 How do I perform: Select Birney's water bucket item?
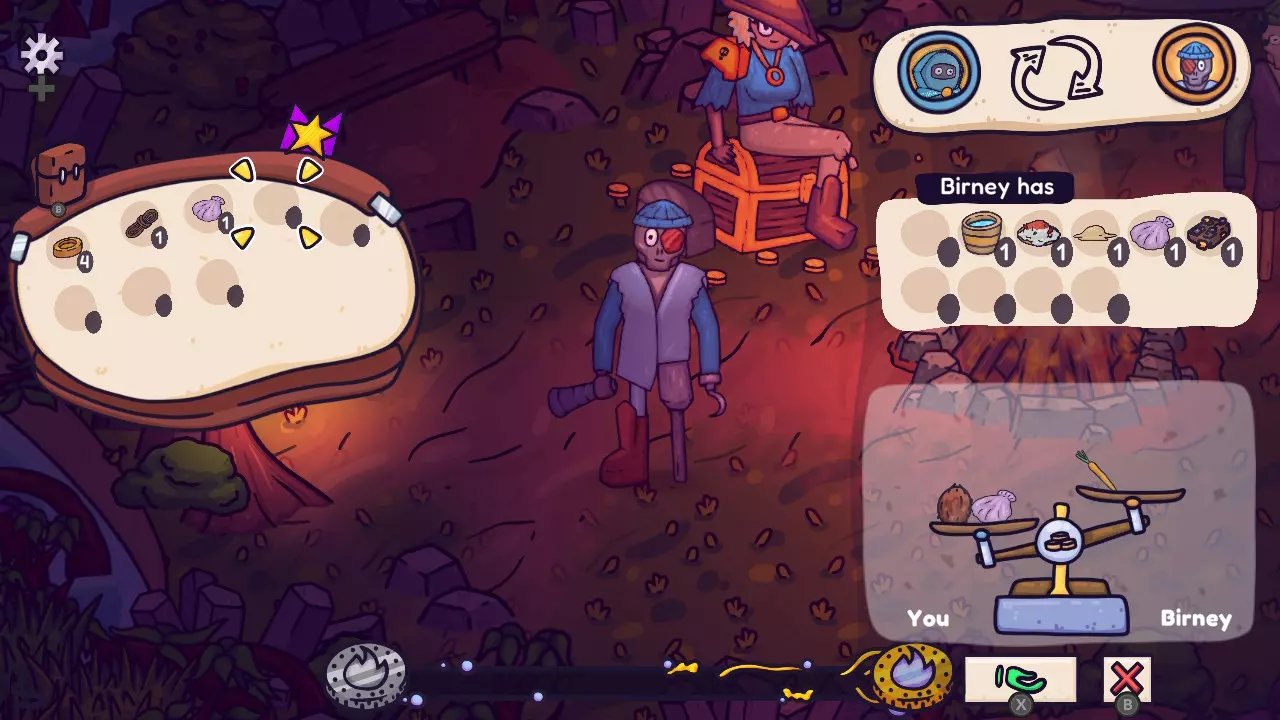[982, 234]
